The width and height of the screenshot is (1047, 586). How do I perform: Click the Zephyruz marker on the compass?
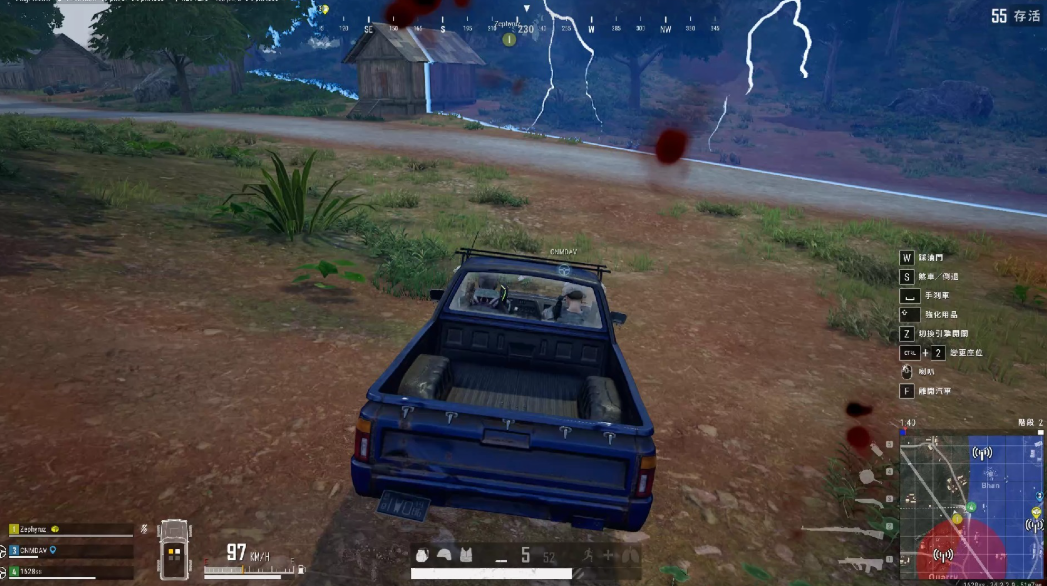click(x=508, y=39)
